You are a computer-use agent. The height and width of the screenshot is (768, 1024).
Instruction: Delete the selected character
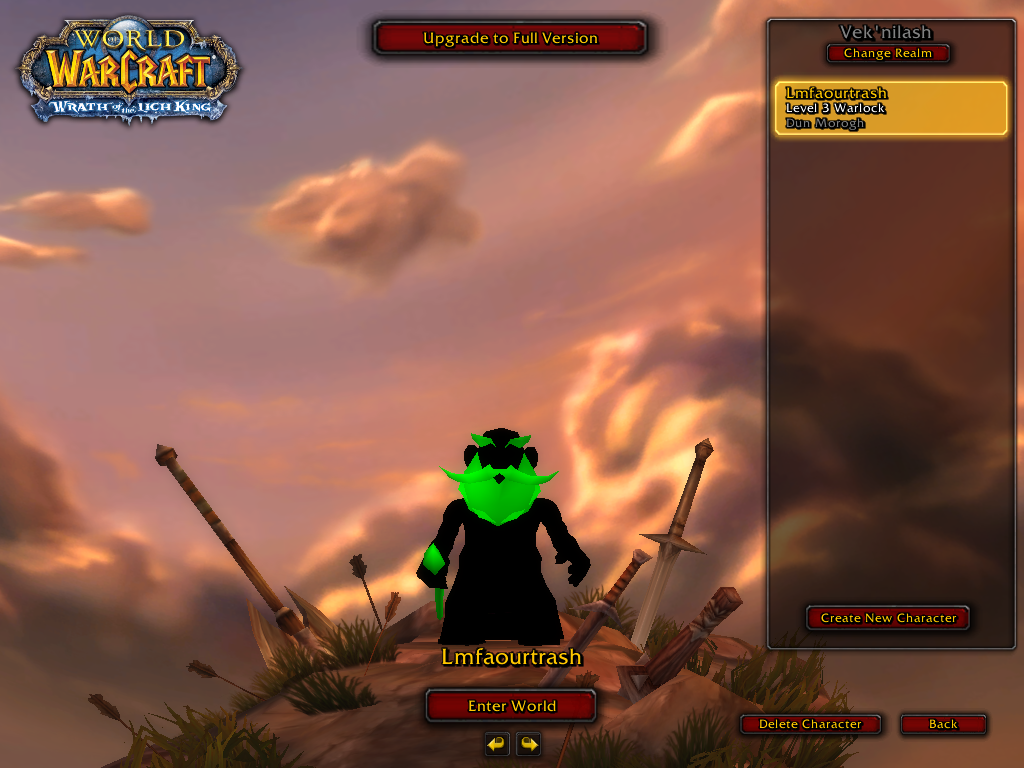(810, 724)
